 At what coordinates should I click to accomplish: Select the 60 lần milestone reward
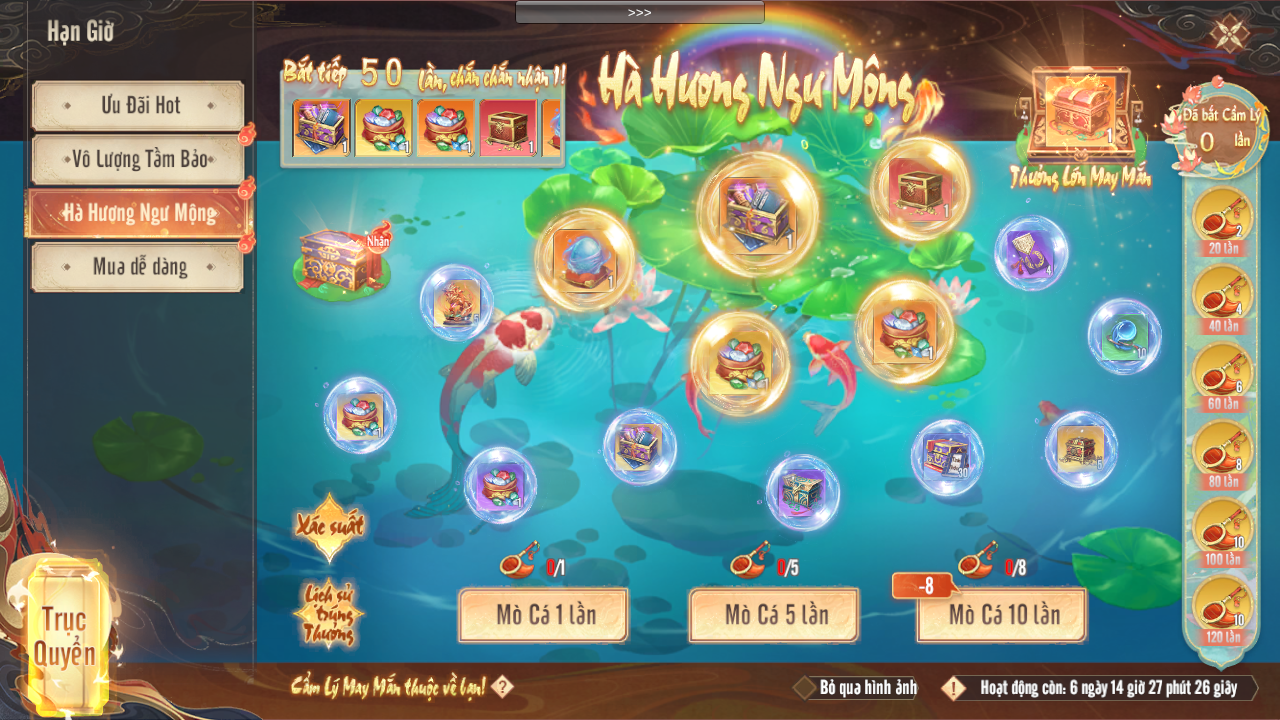coord(1222,374)
